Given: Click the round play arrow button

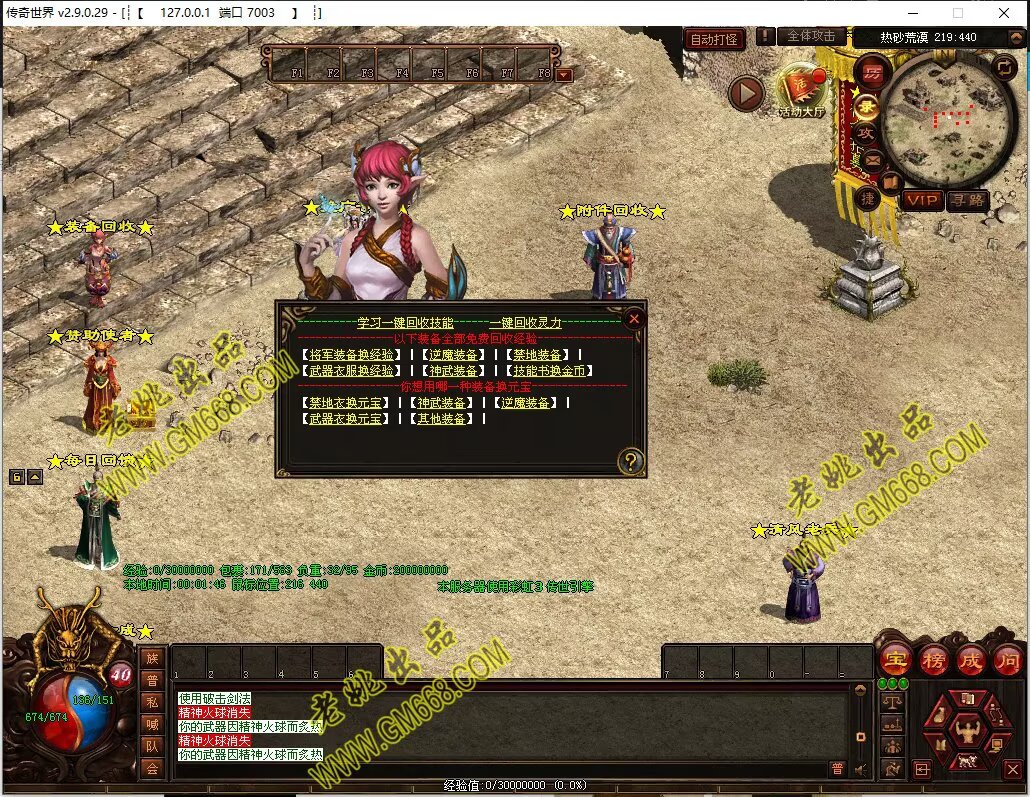Looking at the screenshot, I should 745,94.
